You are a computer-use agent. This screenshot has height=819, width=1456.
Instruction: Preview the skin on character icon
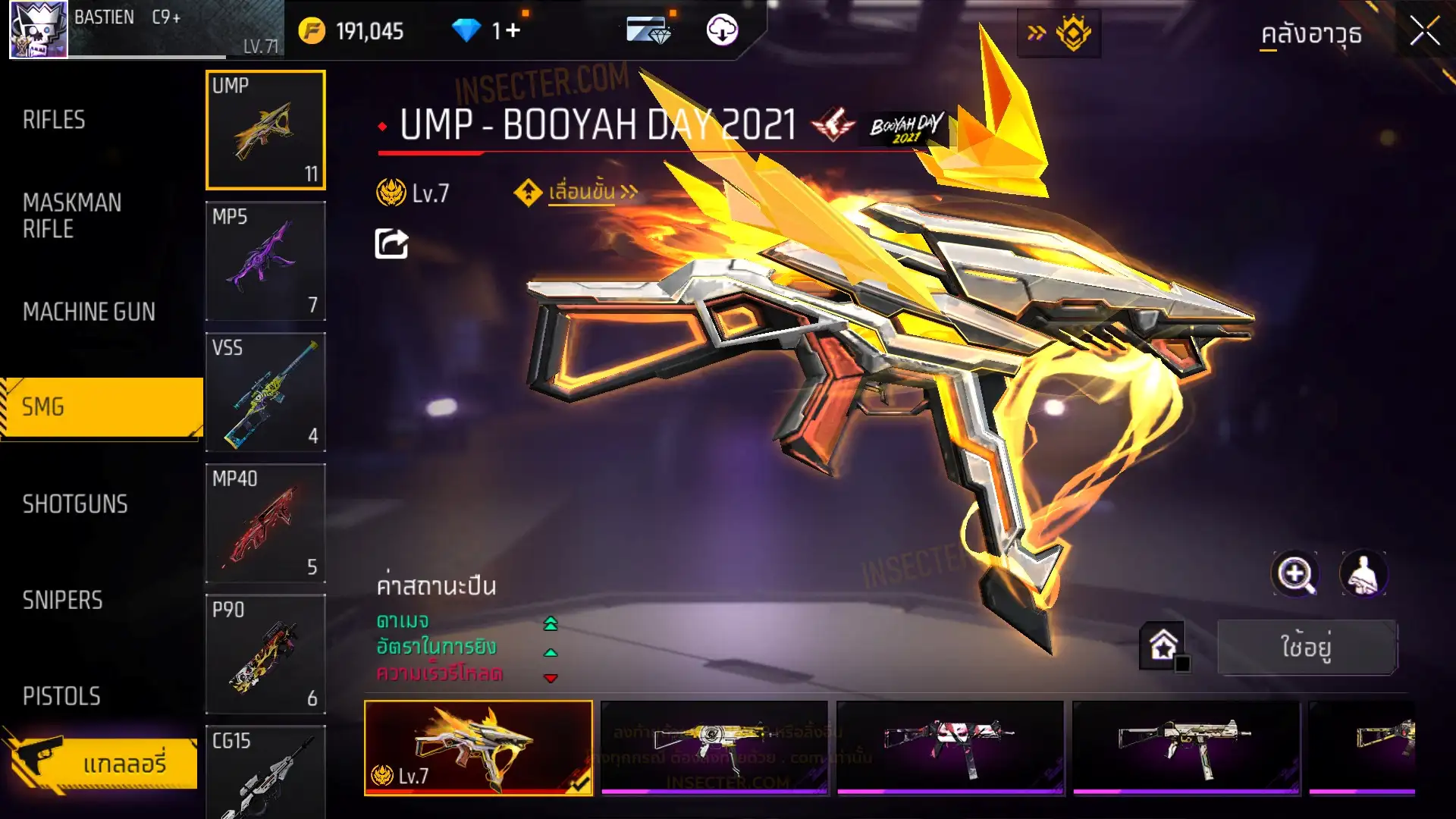click(x=1363, y=574)
